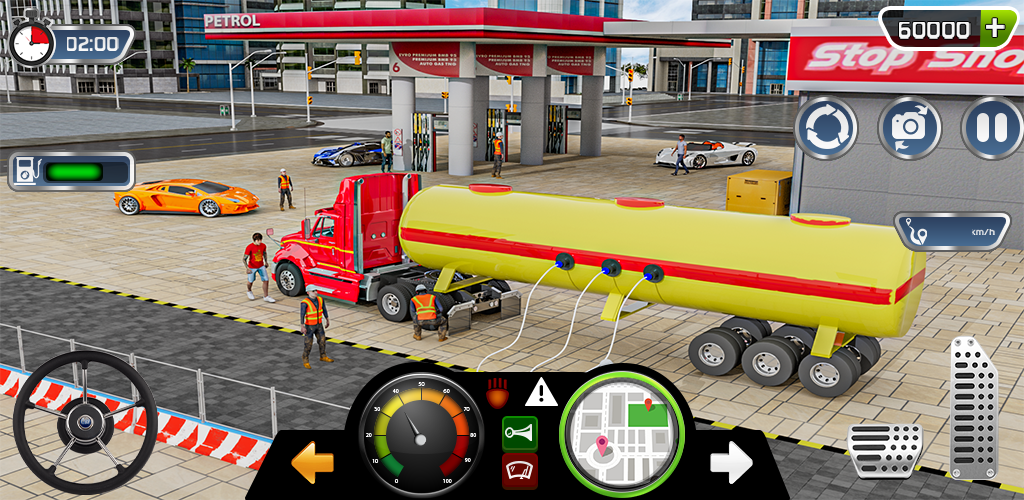Tap the circular arrows reset button
This screenshot has width=1024, height=500.
826,129
